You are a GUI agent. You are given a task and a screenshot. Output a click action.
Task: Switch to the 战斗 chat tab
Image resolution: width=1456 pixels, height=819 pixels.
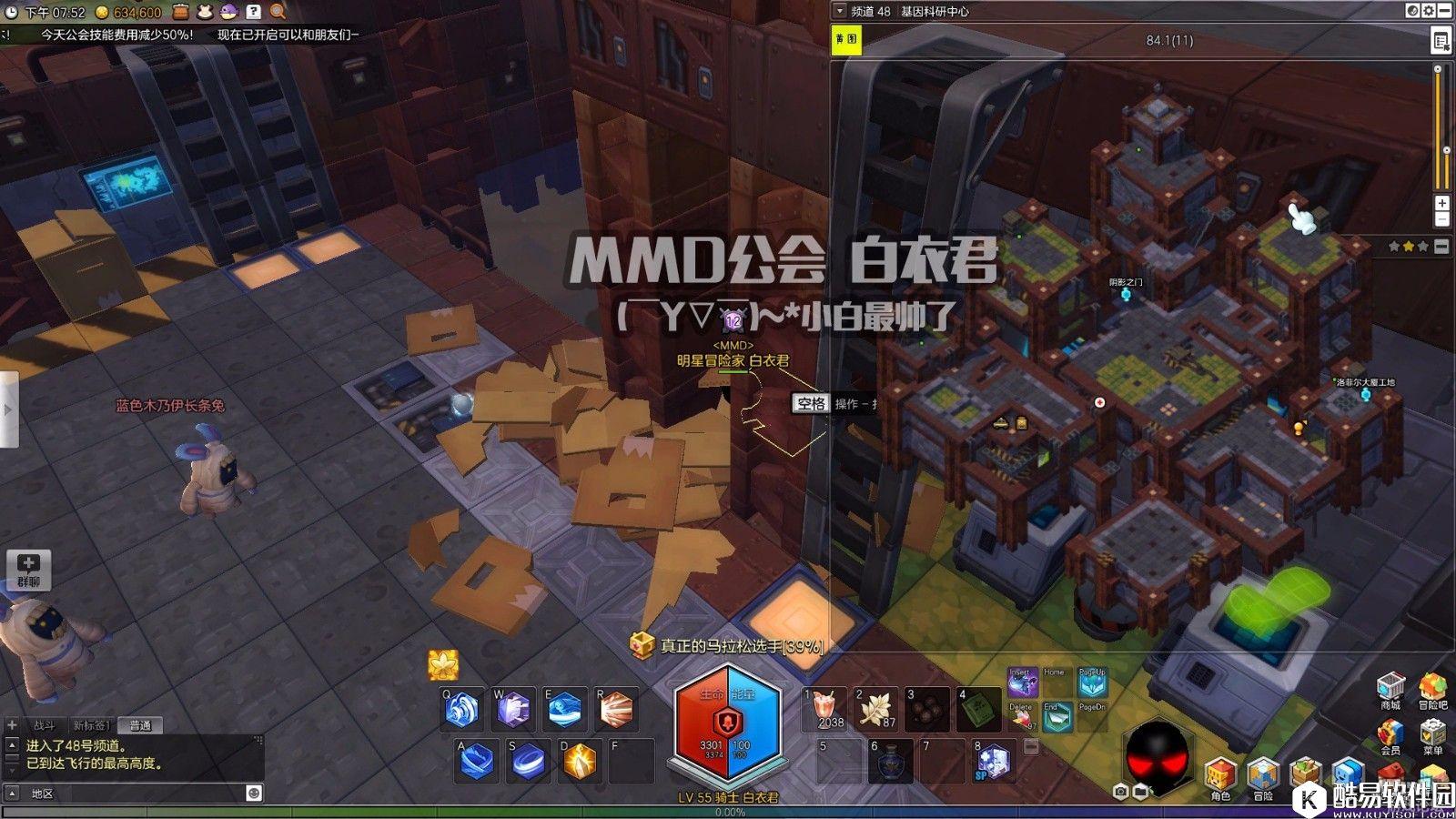coord(44,725)
